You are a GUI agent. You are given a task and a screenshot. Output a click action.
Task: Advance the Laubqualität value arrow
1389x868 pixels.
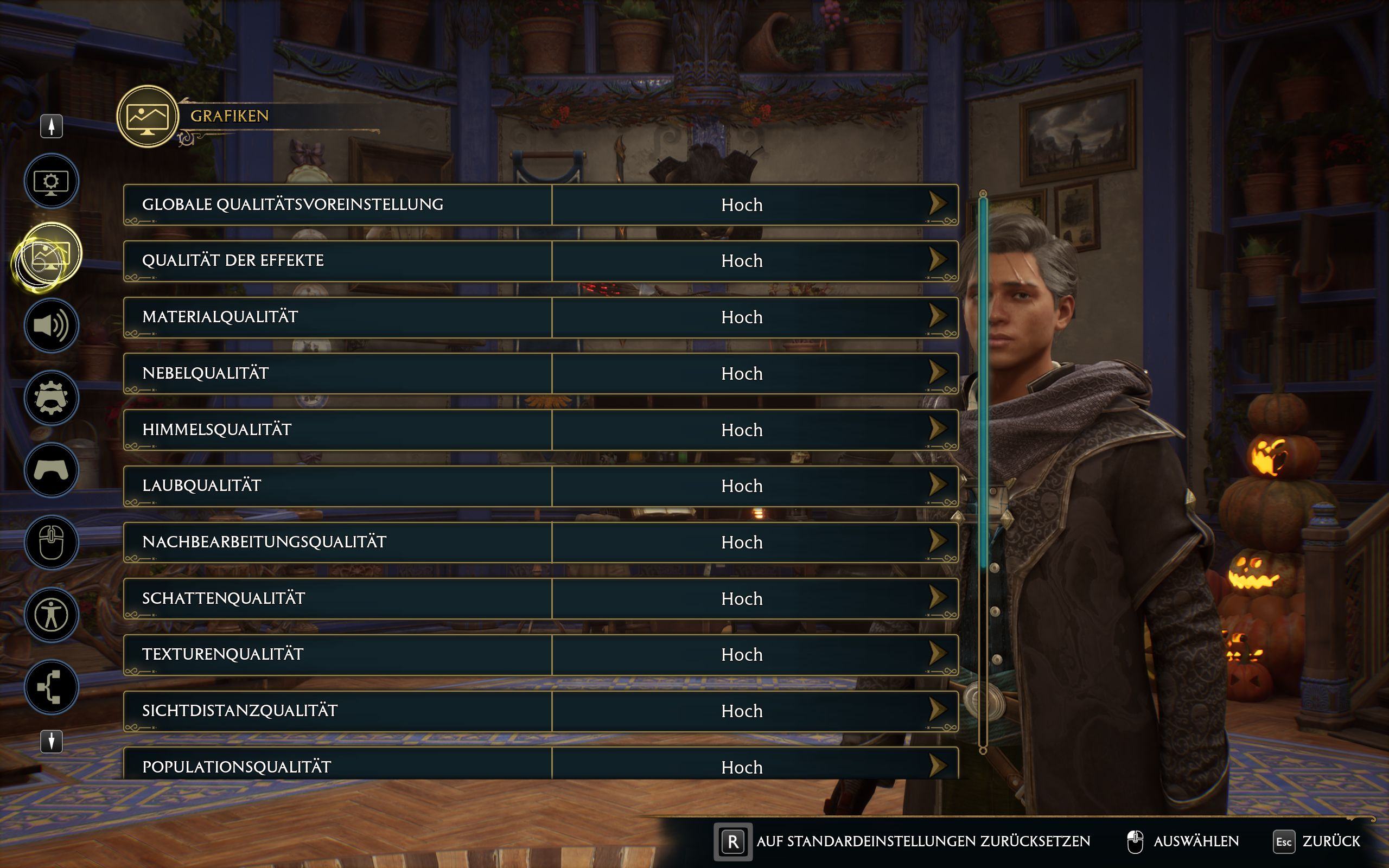coord(937,484)
